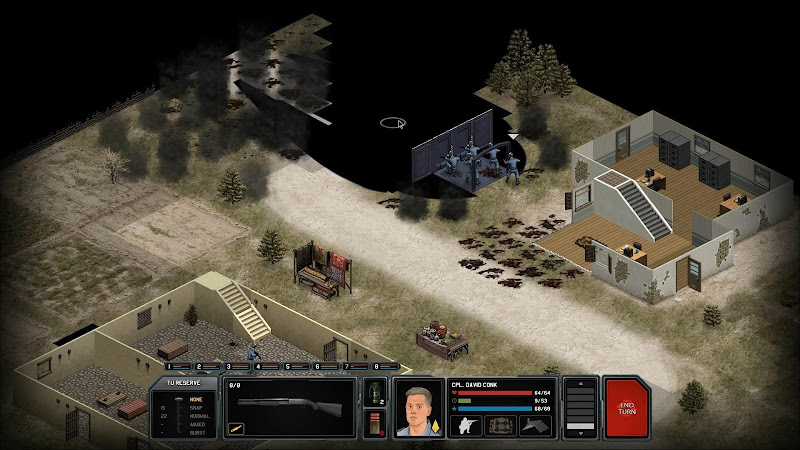Select the shotgun weapon panel
The height and width of the screenshot is (450, 800).
[290, 407]
